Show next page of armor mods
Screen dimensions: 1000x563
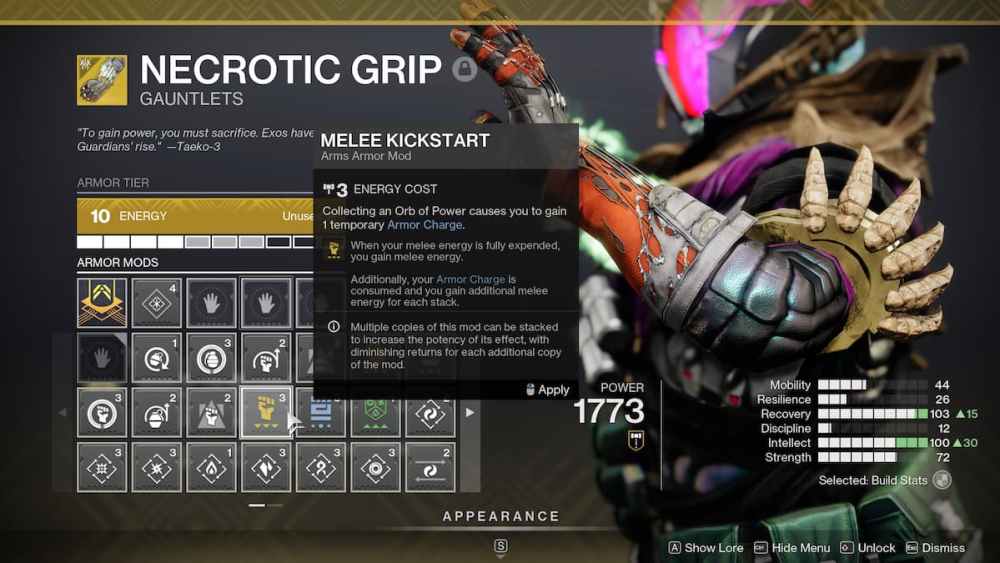click(470, 412)
